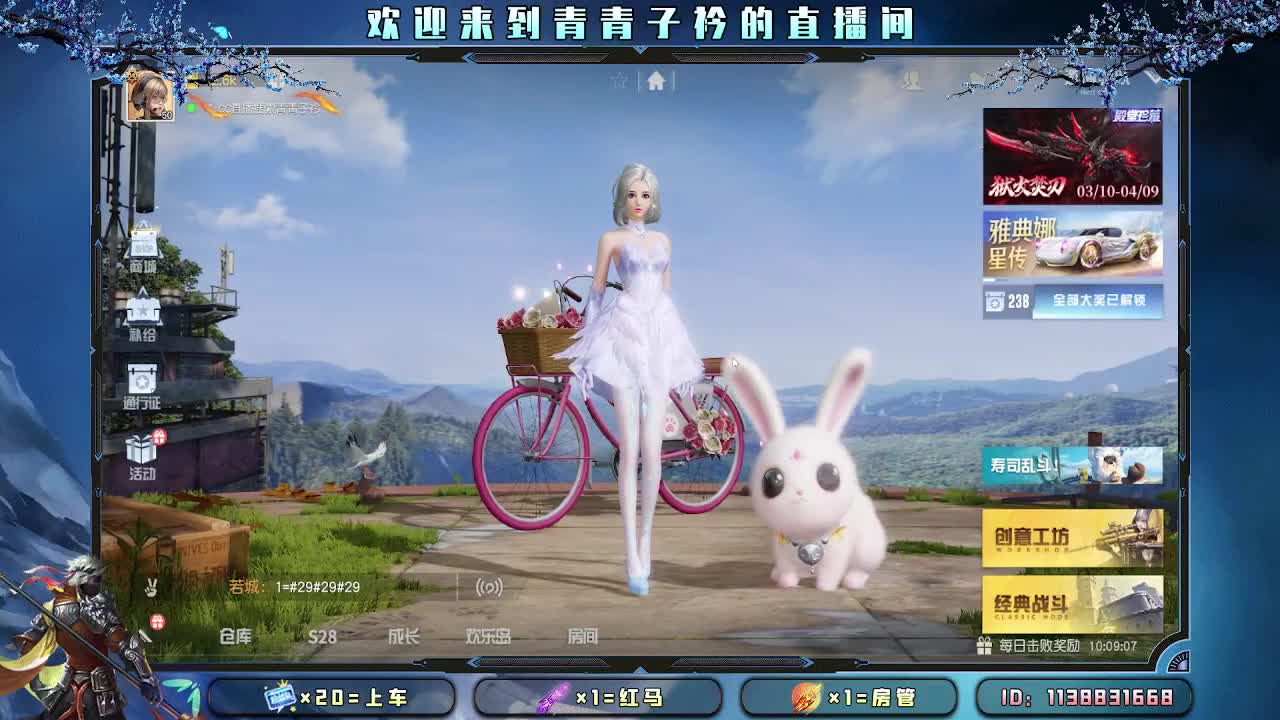Open the 通行证 battle pass panel

143,390
